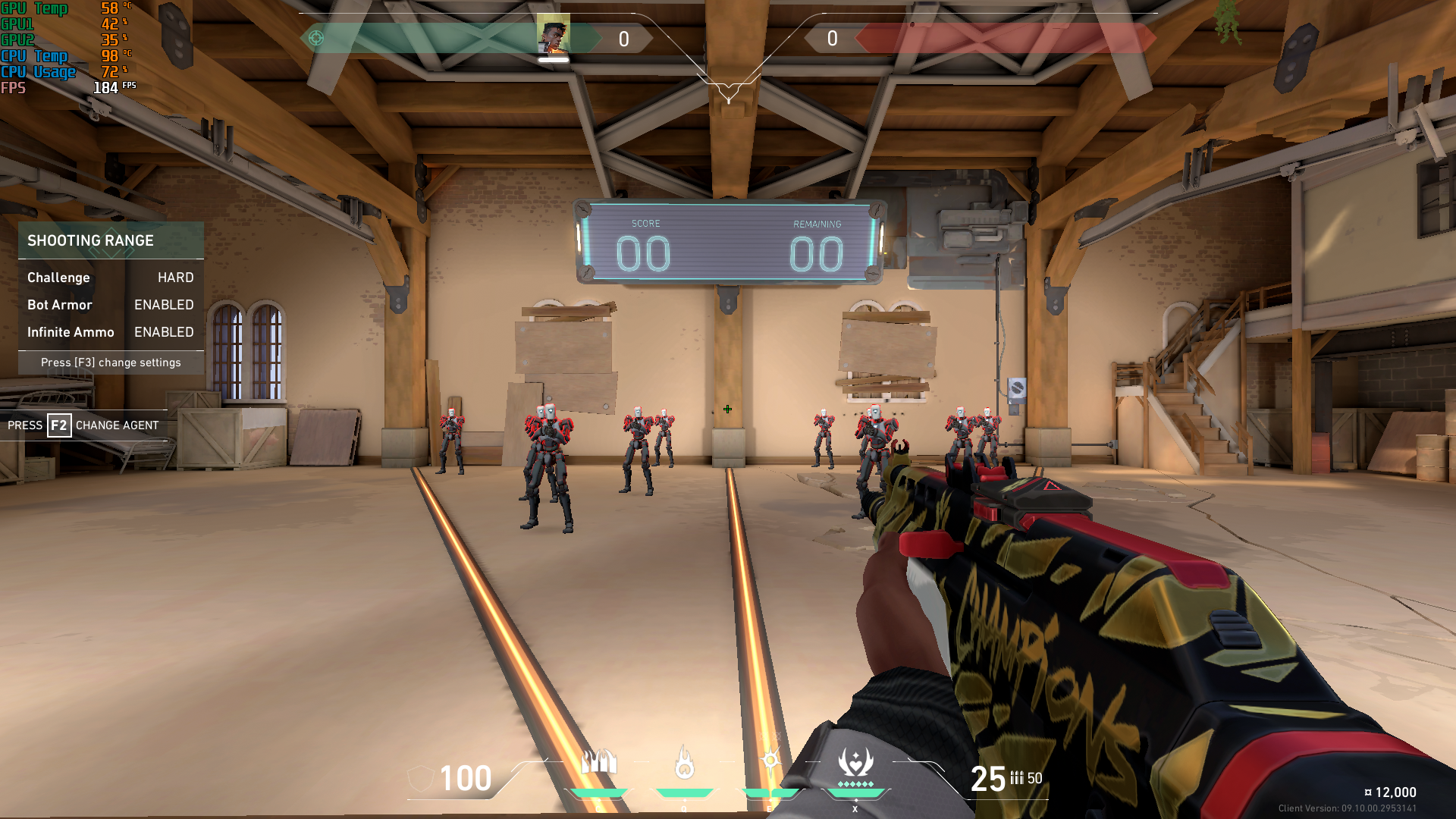Select the Hot Hands flame ability icon

click(x=684, y=763)
